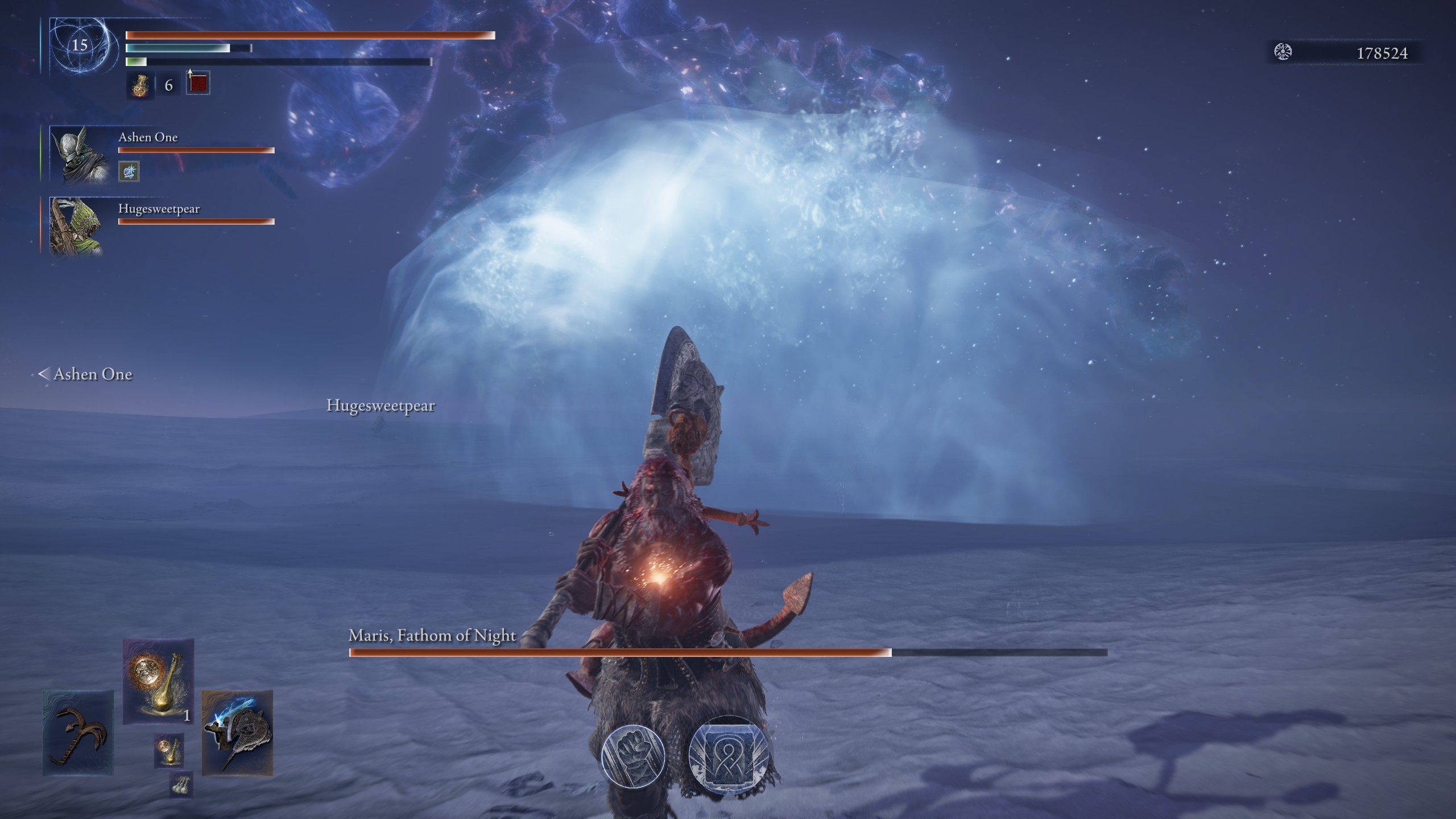This screenshot has height=819, width=1456.
Task: Click the rune currency icon beside 178524
Action: coord(1284,51)
